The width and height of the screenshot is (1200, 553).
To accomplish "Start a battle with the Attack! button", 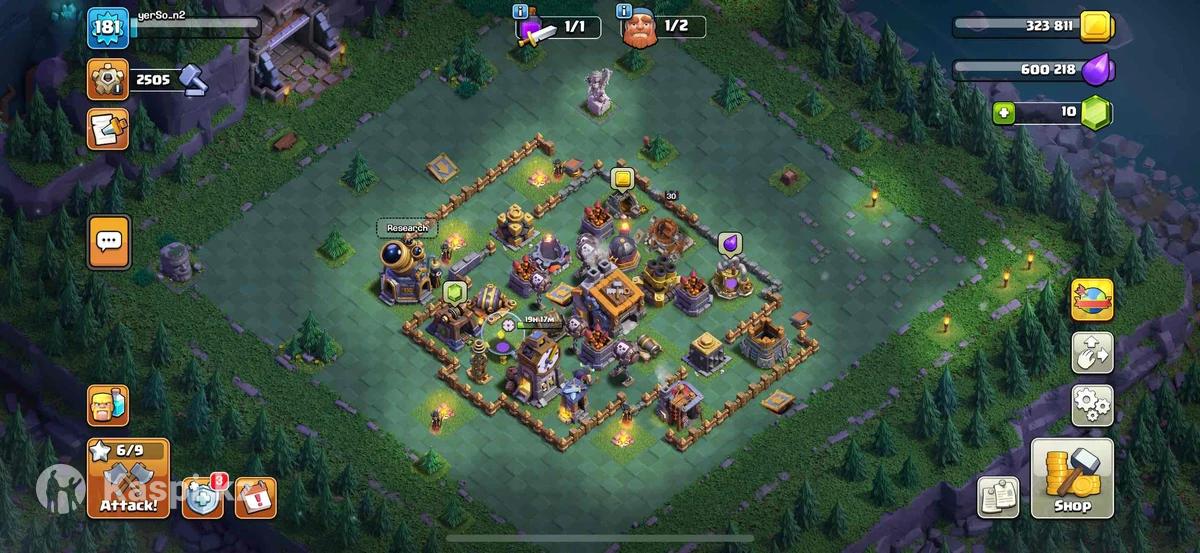I will 128,478.
